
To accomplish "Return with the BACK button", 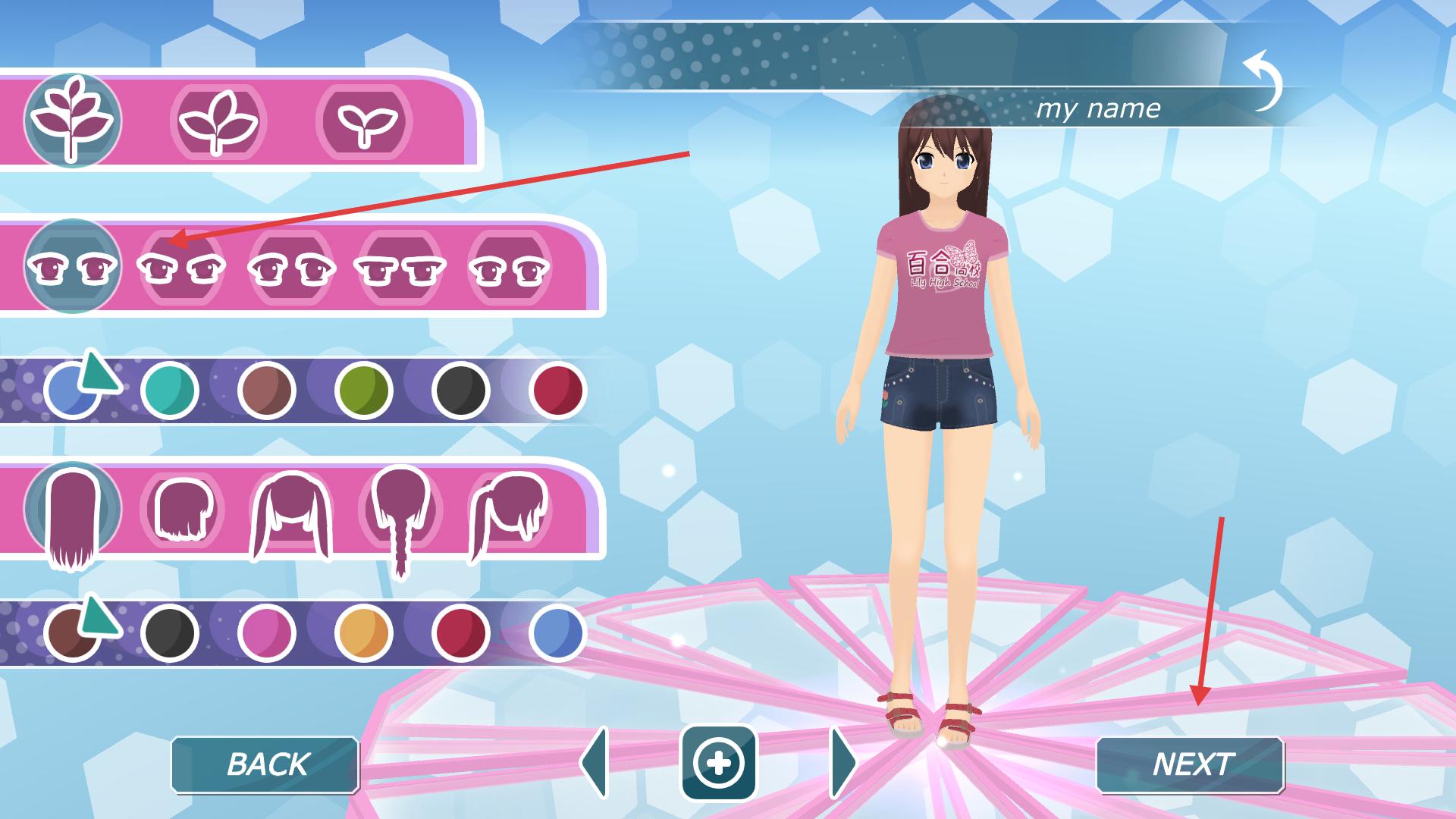I will [265, 764].
